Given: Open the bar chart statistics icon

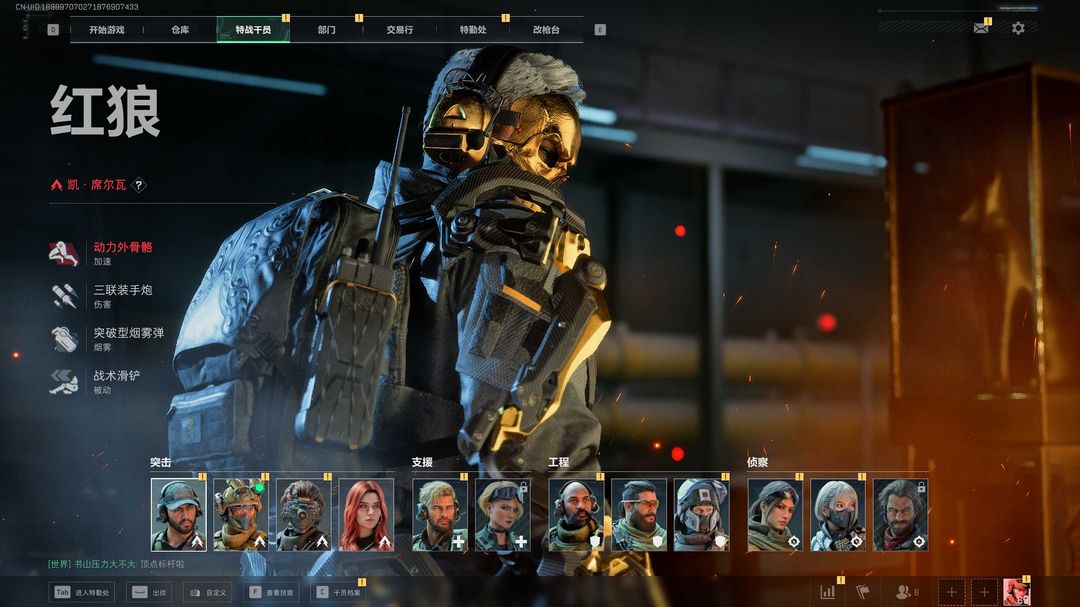Looking at the screenshot, I should coord(828,592).
